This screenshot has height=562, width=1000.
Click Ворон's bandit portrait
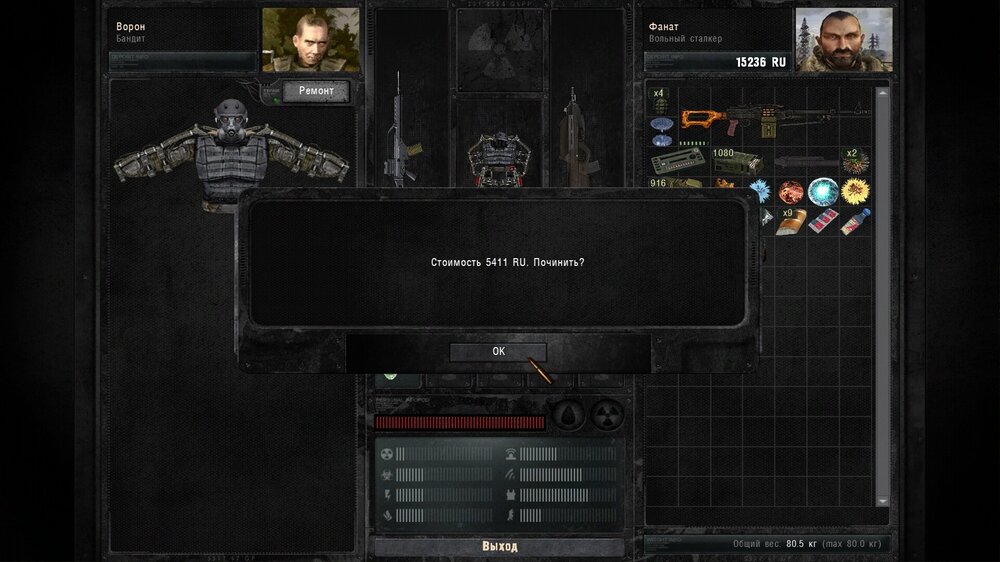point(311,40)
